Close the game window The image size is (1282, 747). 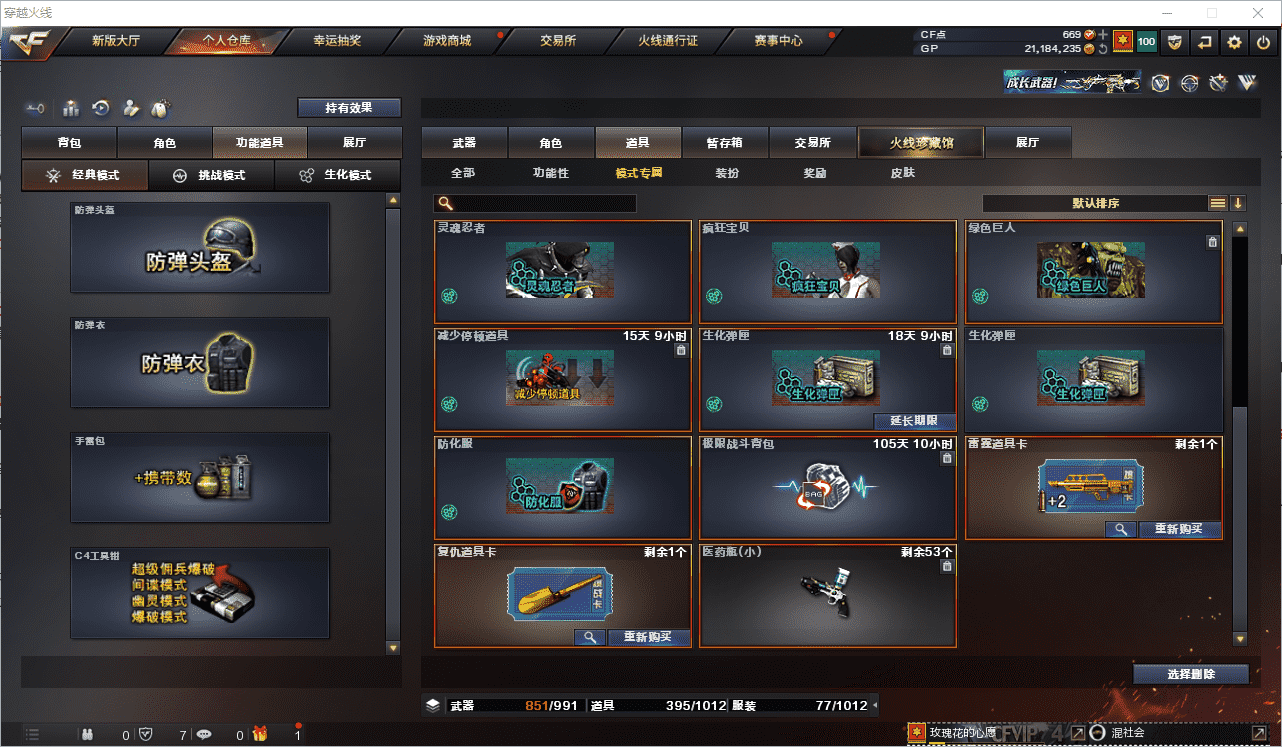click(1256, 13)
